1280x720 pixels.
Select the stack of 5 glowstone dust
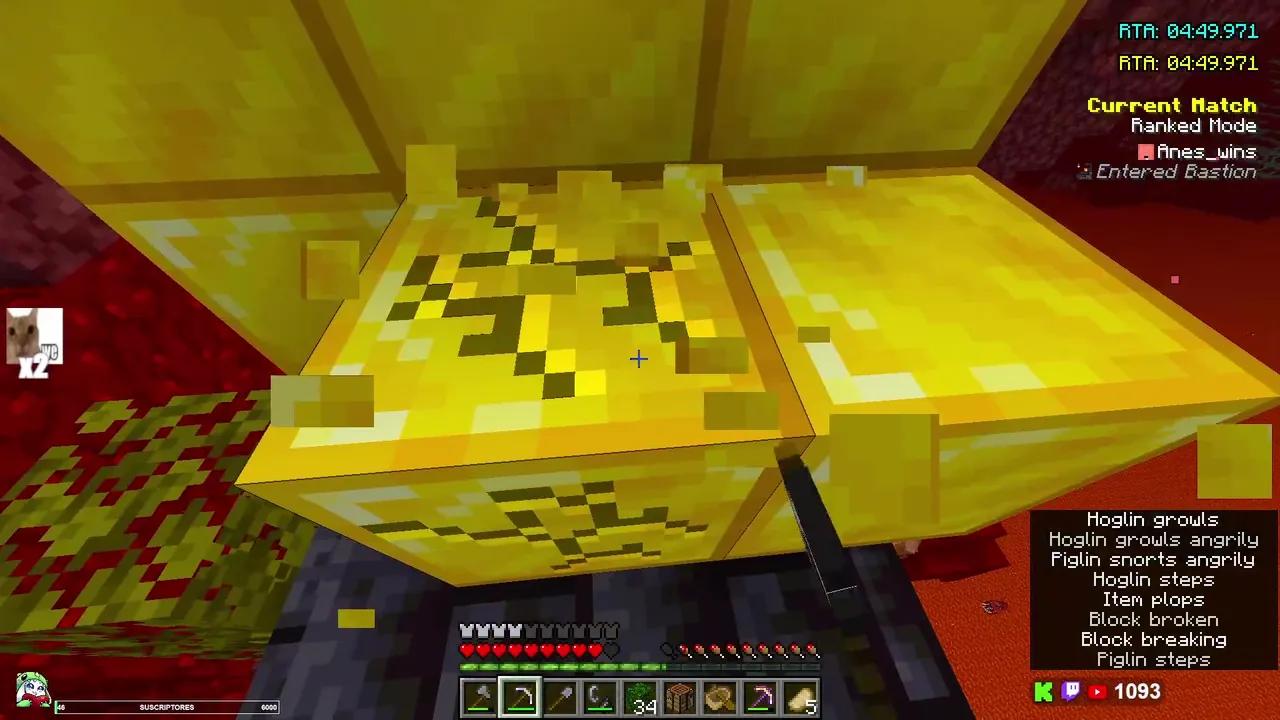800,695
